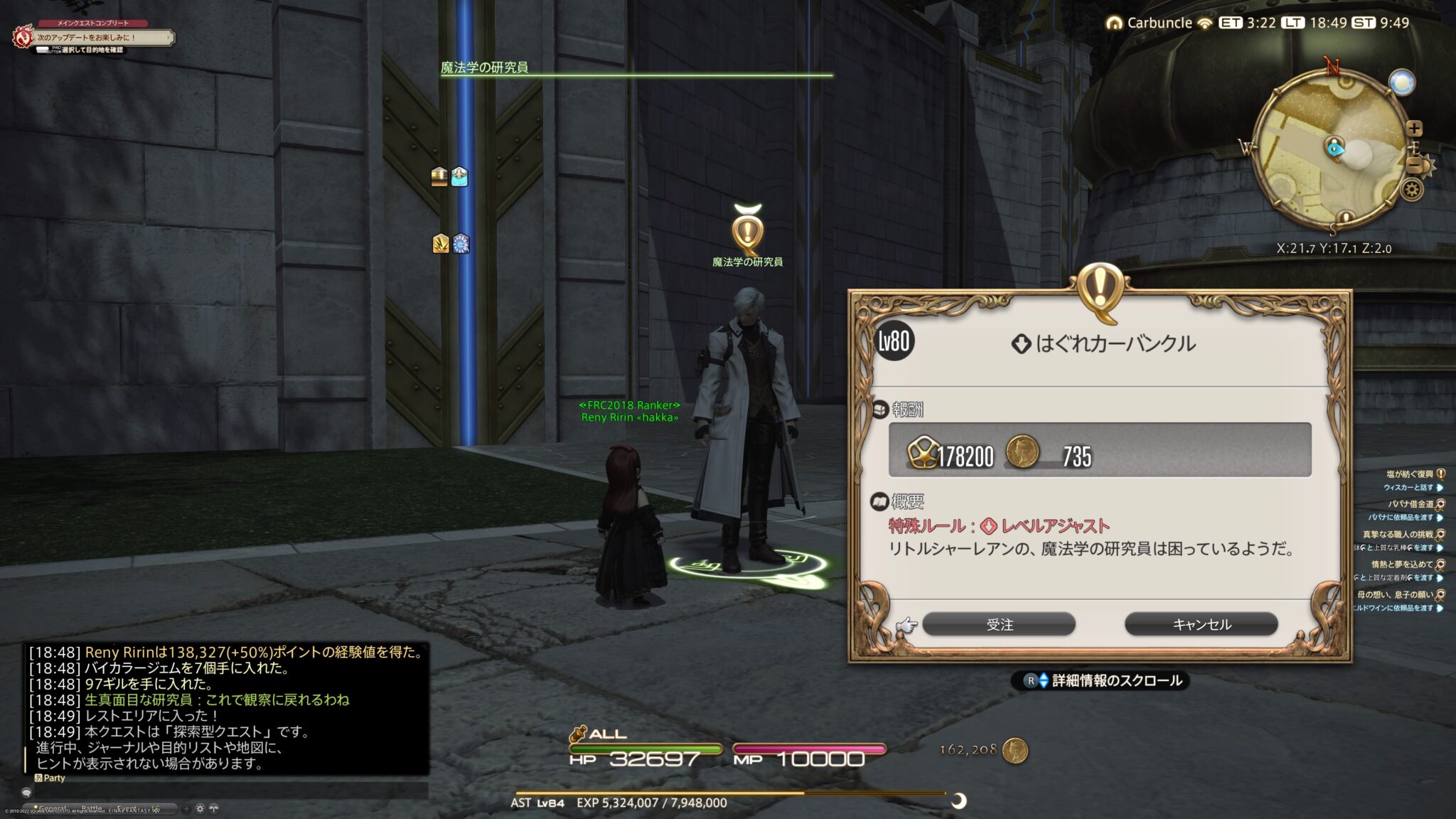
Task: Click the speech bubble icon above chat tabs
Action: (x=26, y=791)
